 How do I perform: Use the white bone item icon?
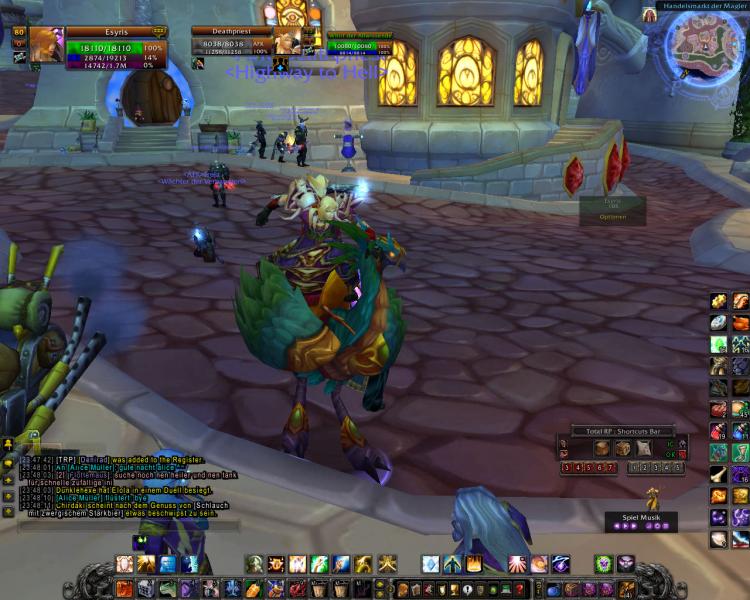(719, 474)
